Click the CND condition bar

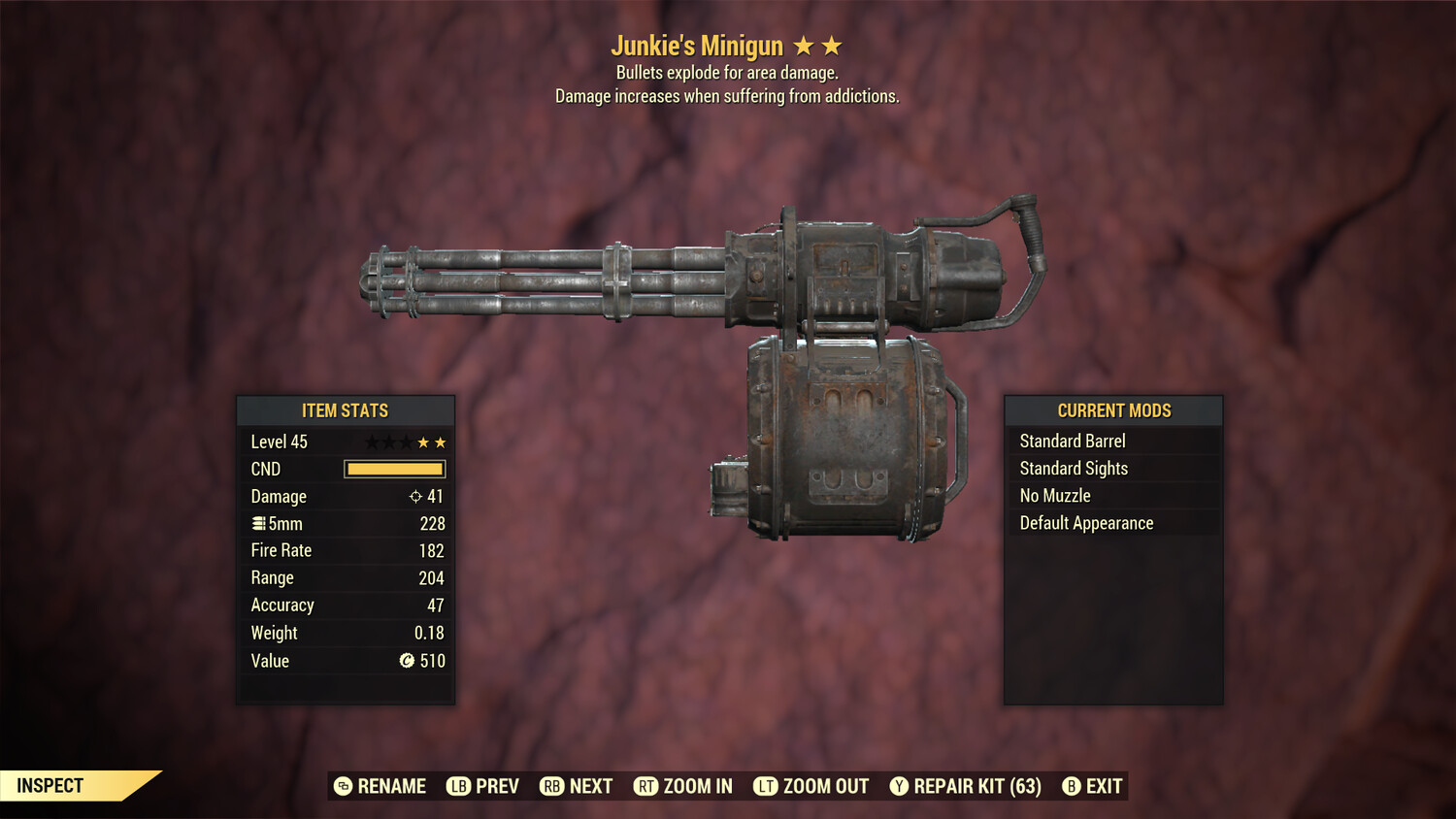[394, 469]
